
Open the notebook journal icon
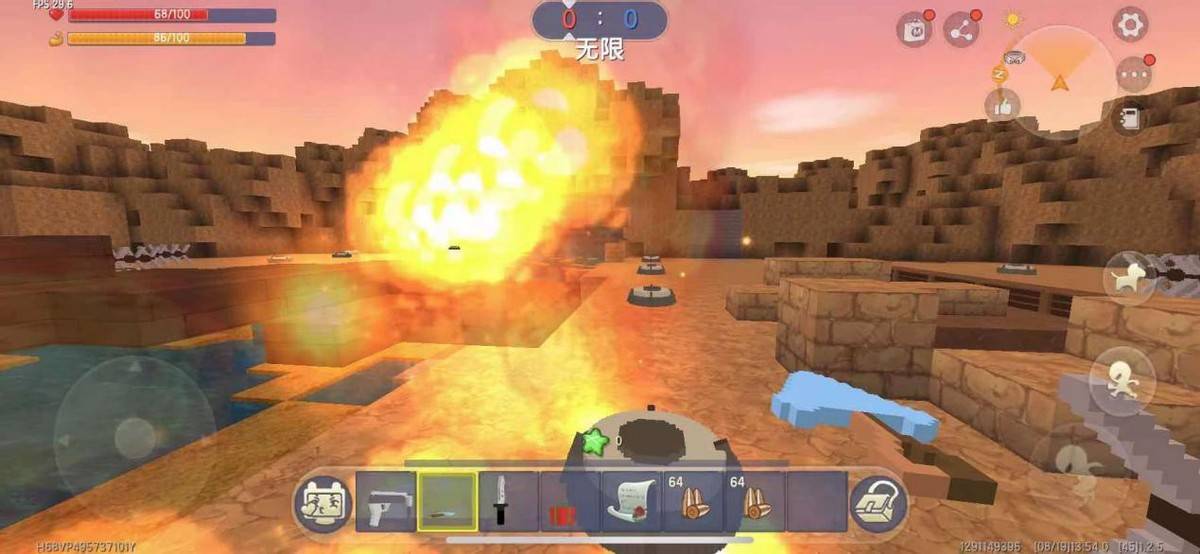click(x=1129, y=118)
